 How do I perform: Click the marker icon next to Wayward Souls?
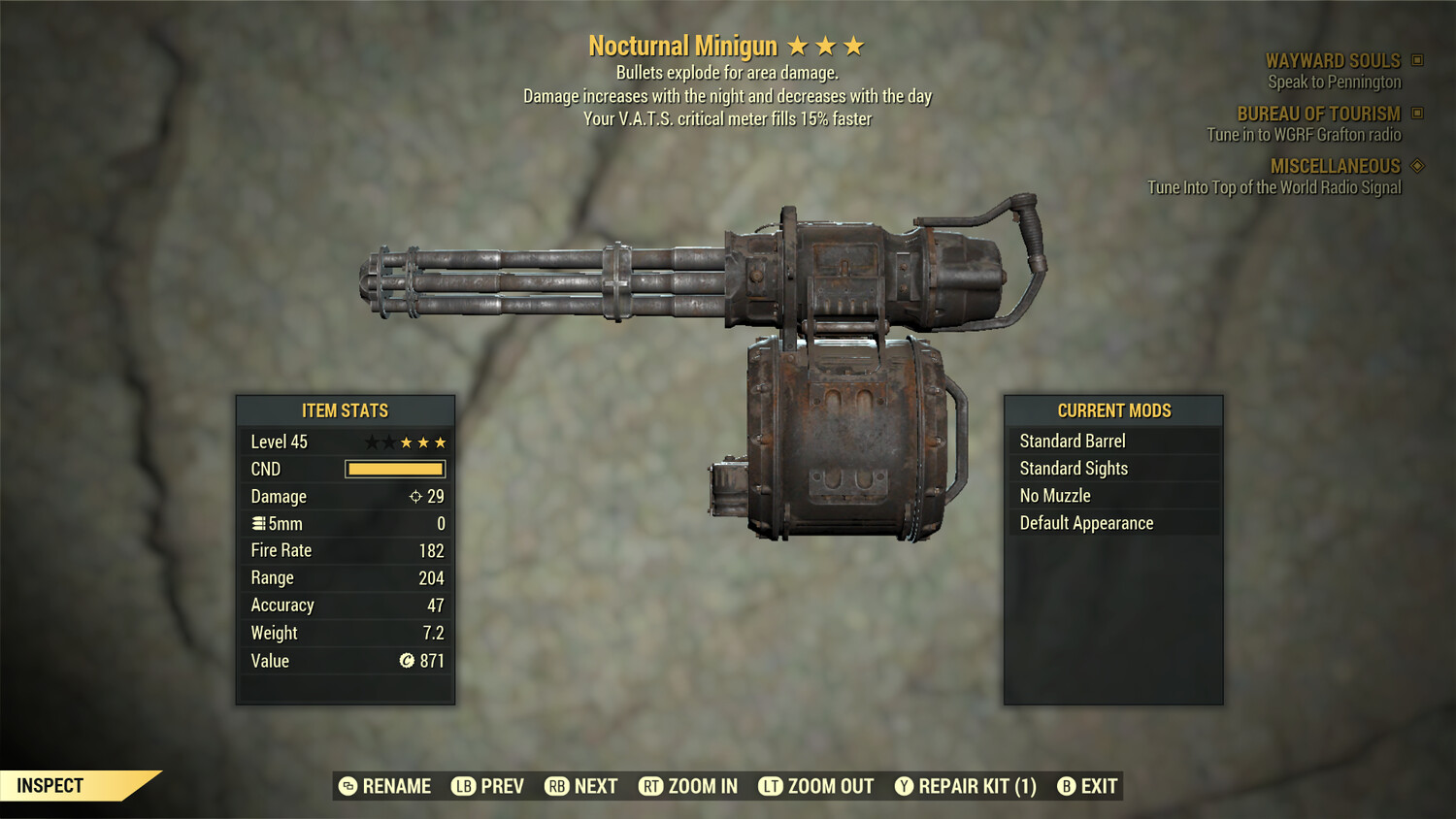coord(1418,60)
